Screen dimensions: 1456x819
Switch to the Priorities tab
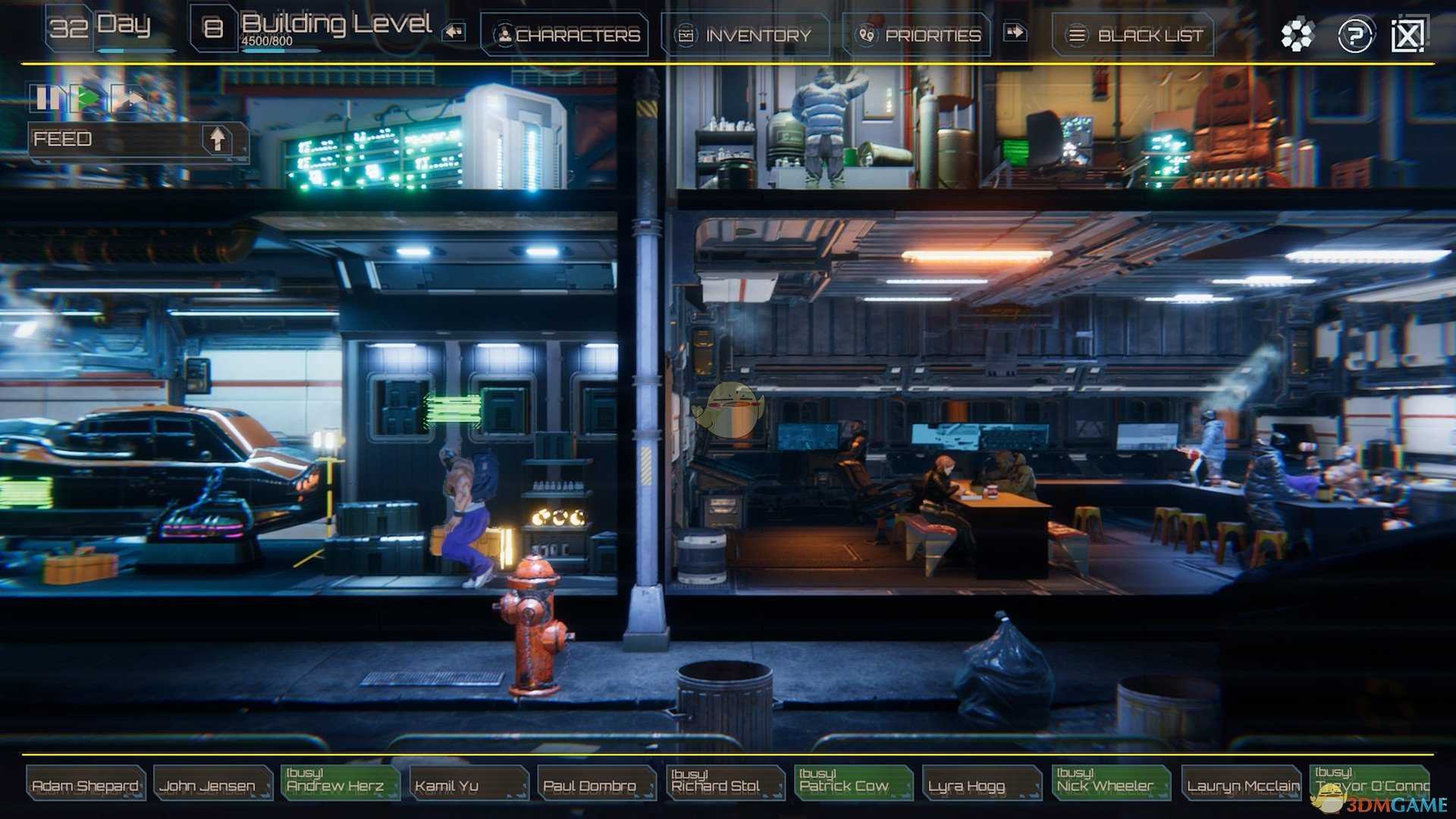(x=918, y=35)
